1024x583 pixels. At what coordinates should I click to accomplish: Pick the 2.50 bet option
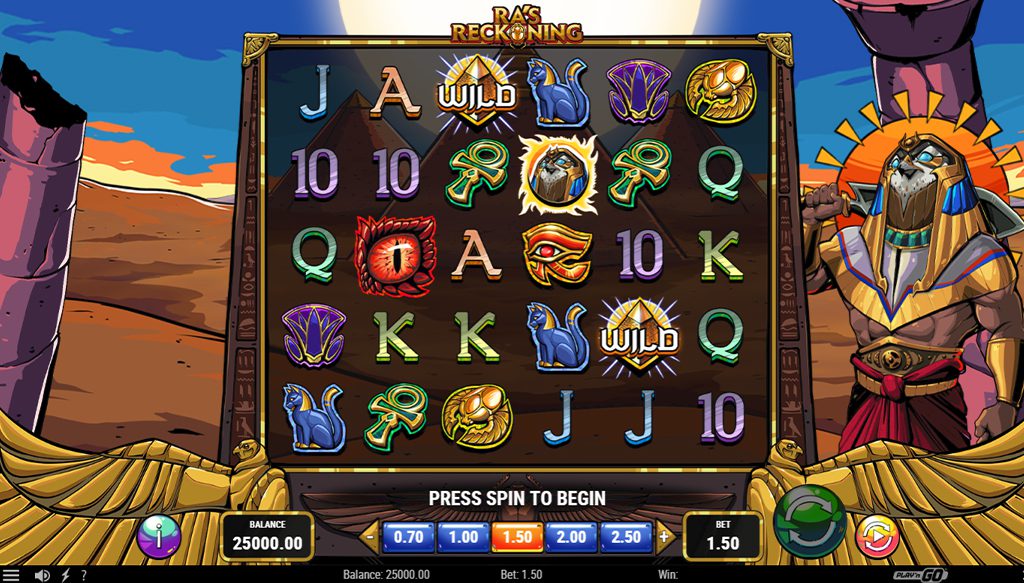(x=626, y=537)
